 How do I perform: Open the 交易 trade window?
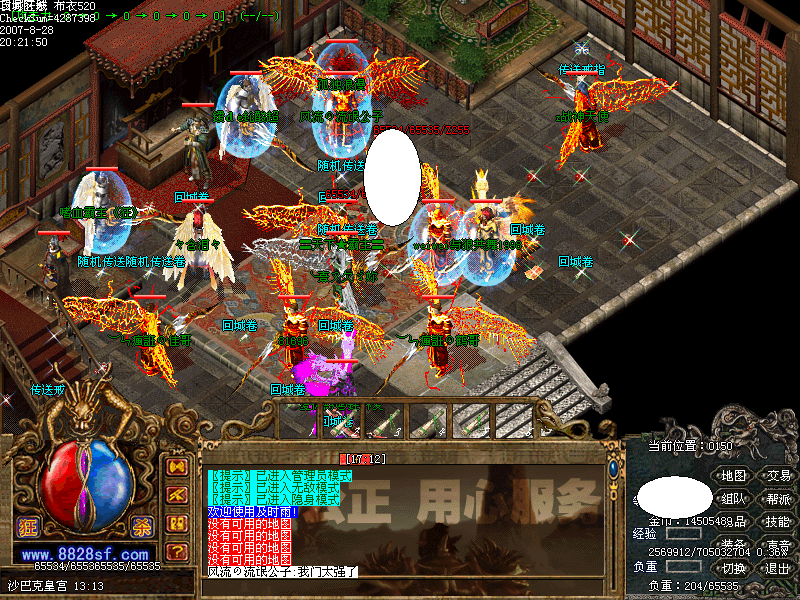pos(778,476)
